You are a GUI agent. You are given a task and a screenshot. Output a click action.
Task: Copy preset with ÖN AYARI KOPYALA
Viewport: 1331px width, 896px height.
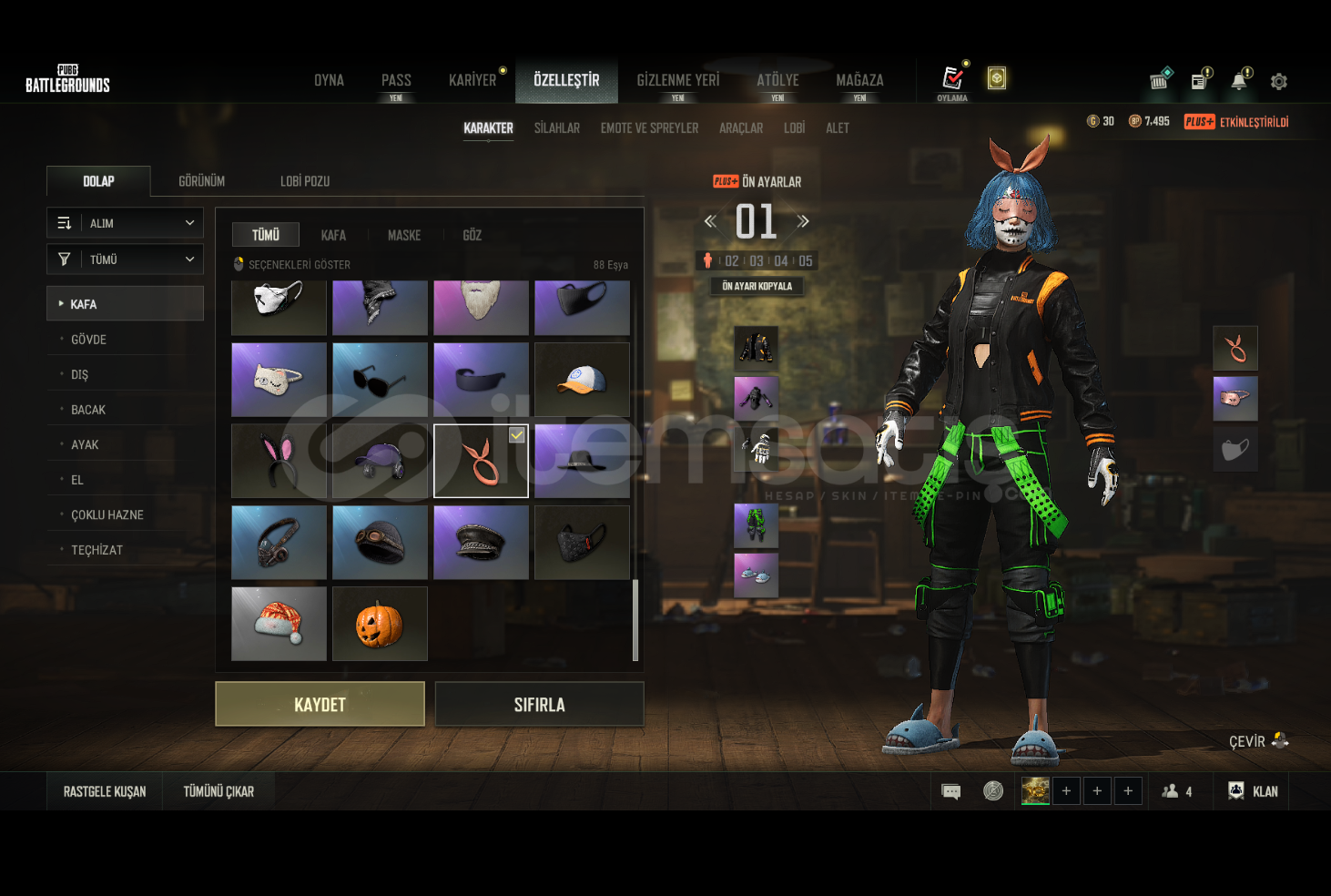pyautogui.click(x=757, y=286)
